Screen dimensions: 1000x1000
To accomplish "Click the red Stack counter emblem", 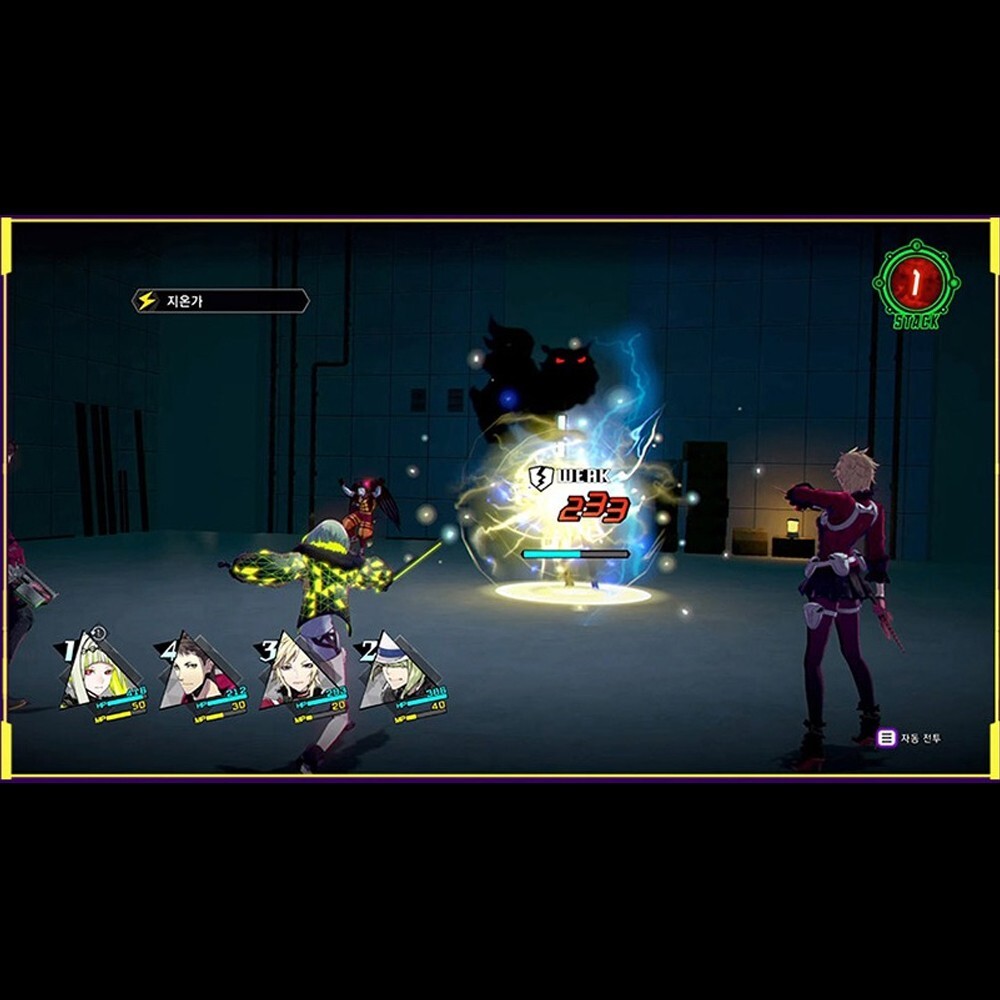I will click(915, 284).
